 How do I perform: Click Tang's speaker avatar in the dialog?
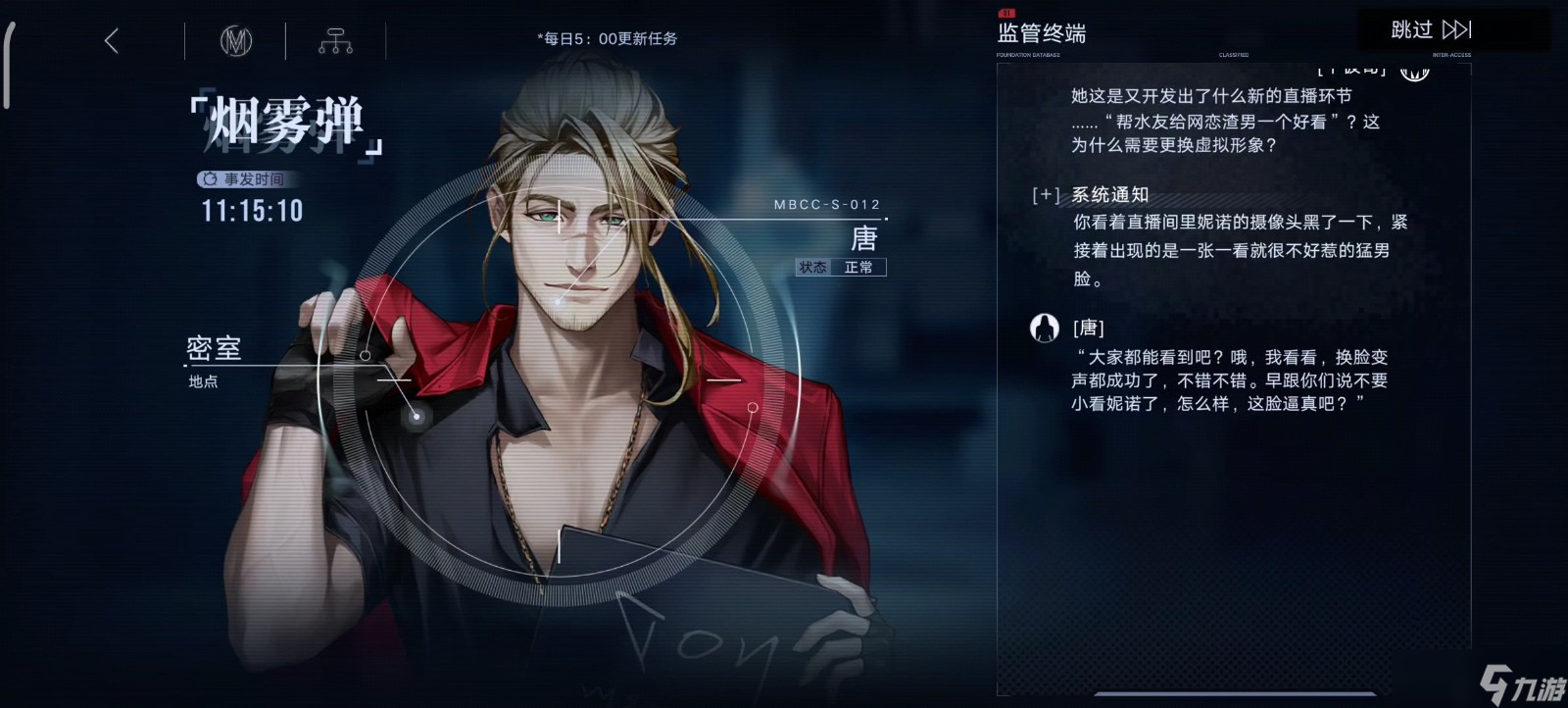(x=1045, y=328)
